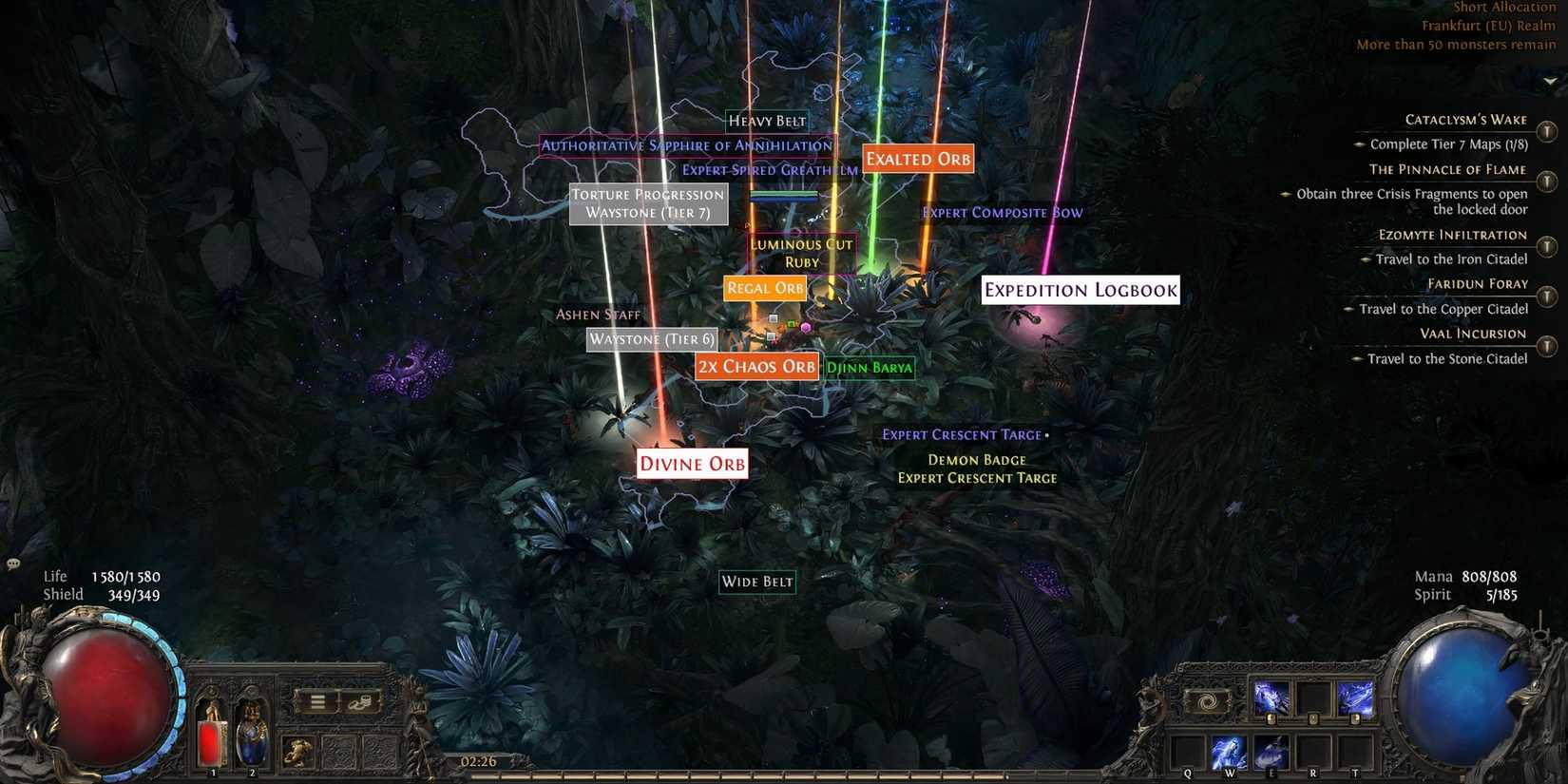This screenshot has height=784, width=1568.
Task: Use the blue mana flask in slot 2
Action: pyautogui.click(x=252, y=736)
